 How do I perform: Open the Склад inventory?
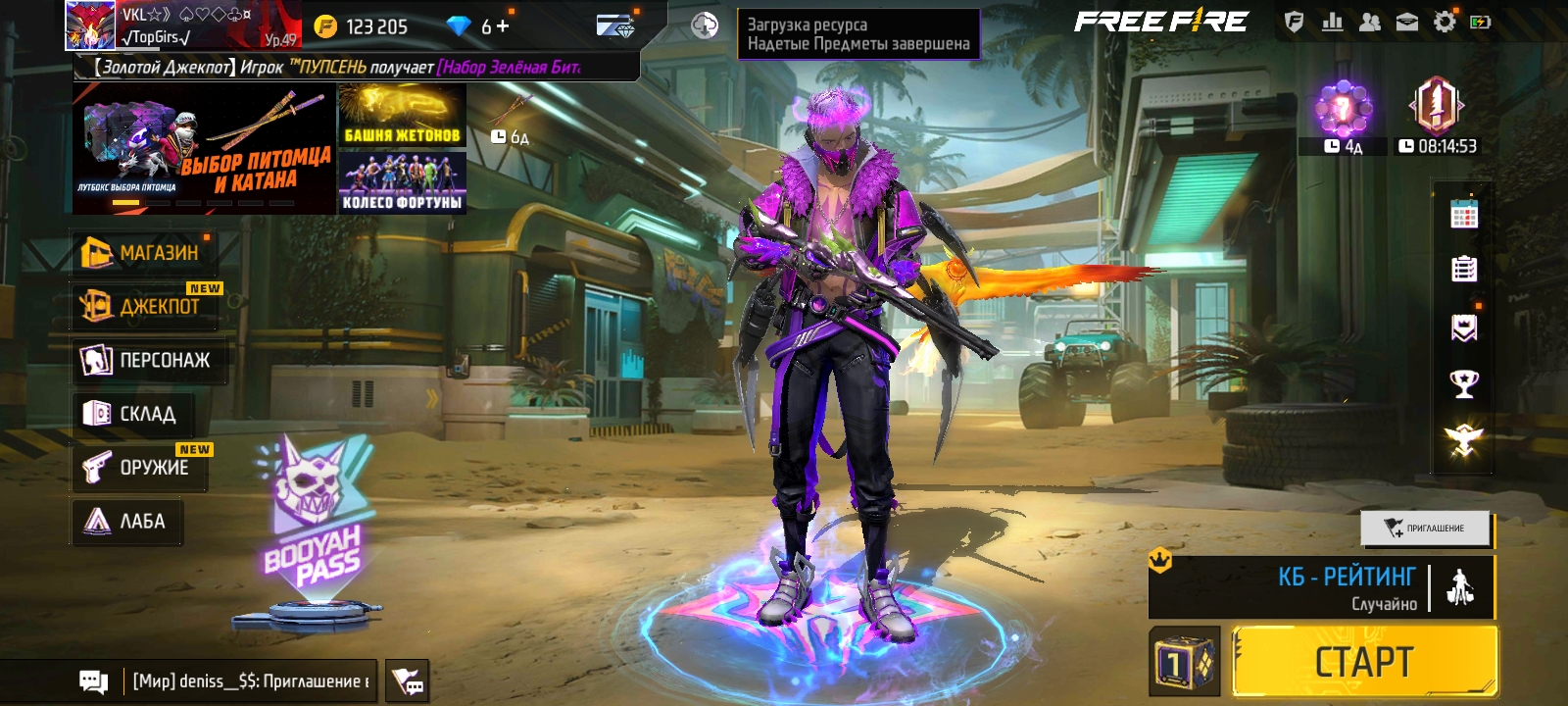134,414
